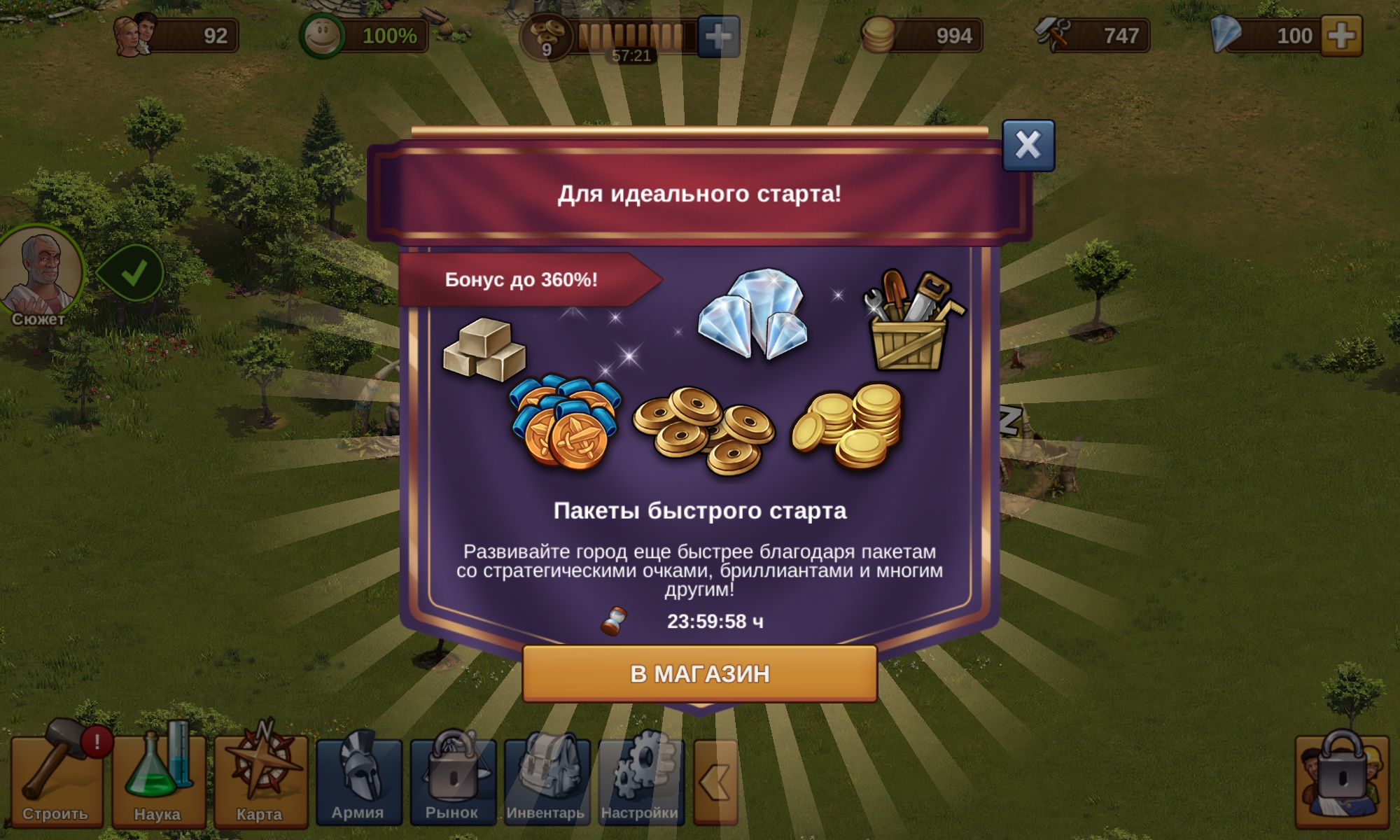Click the forge points progress bar
1400x840 pixels.
633,33
